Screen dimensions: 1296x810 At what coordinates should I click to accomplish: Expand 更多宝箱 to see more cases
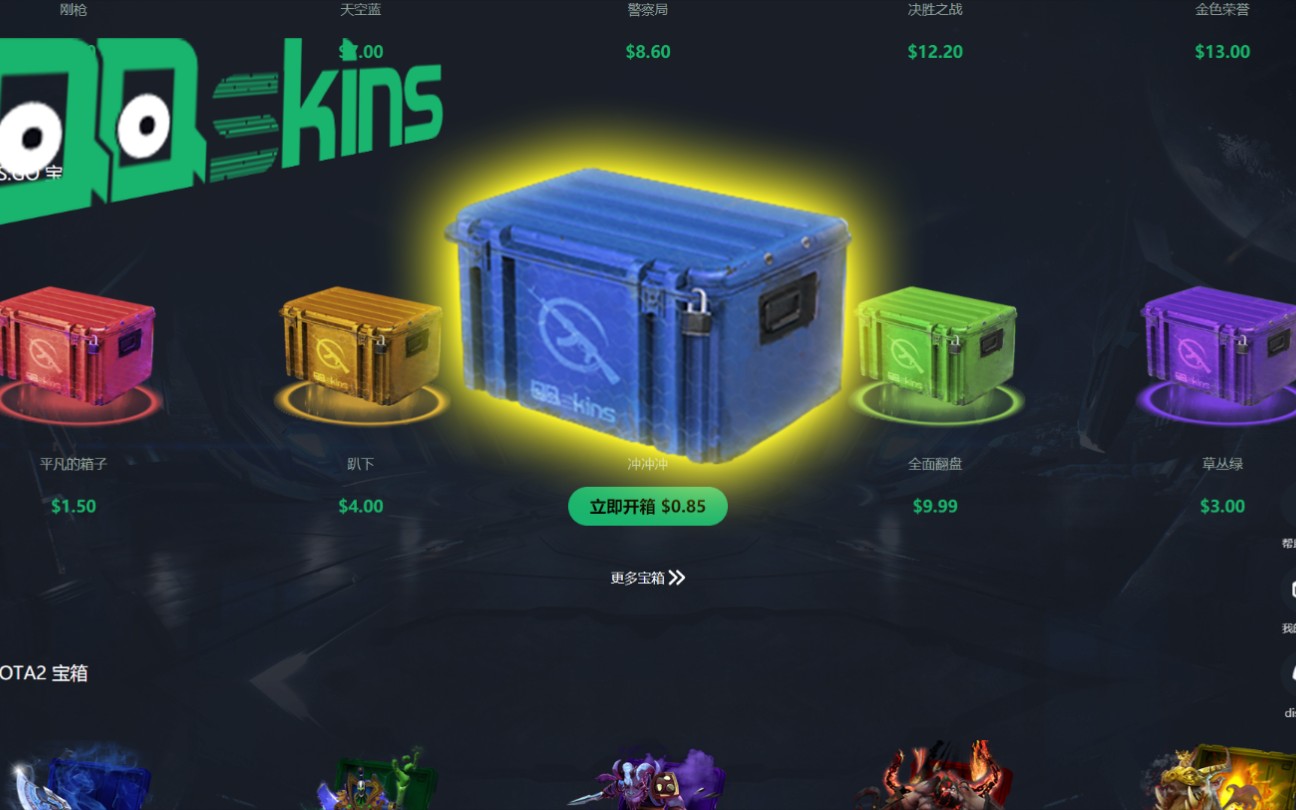(x=647, y=578)
